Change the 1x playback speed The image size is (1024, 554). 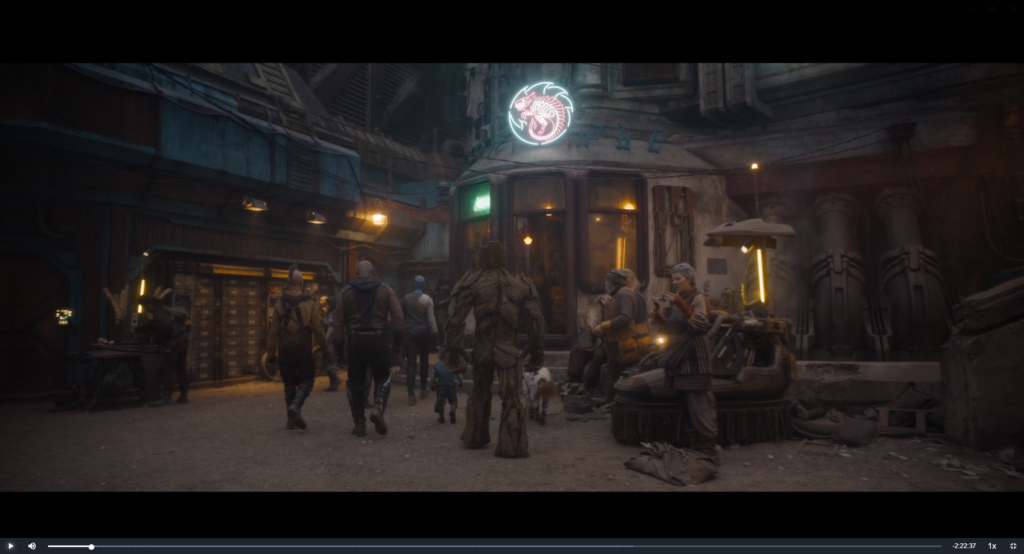(992, 546)
